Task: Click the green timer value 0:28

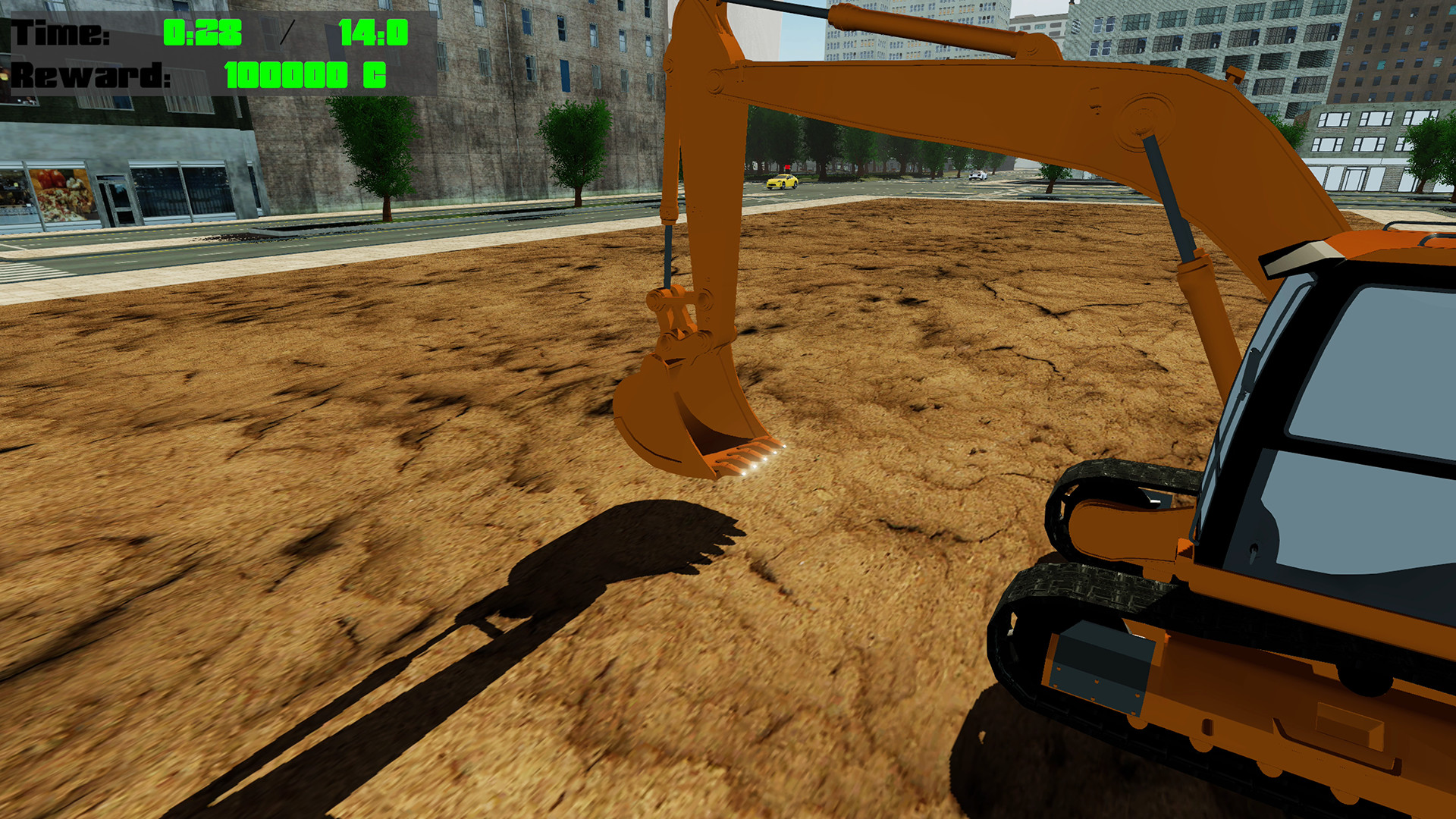Action: (202, 32)
